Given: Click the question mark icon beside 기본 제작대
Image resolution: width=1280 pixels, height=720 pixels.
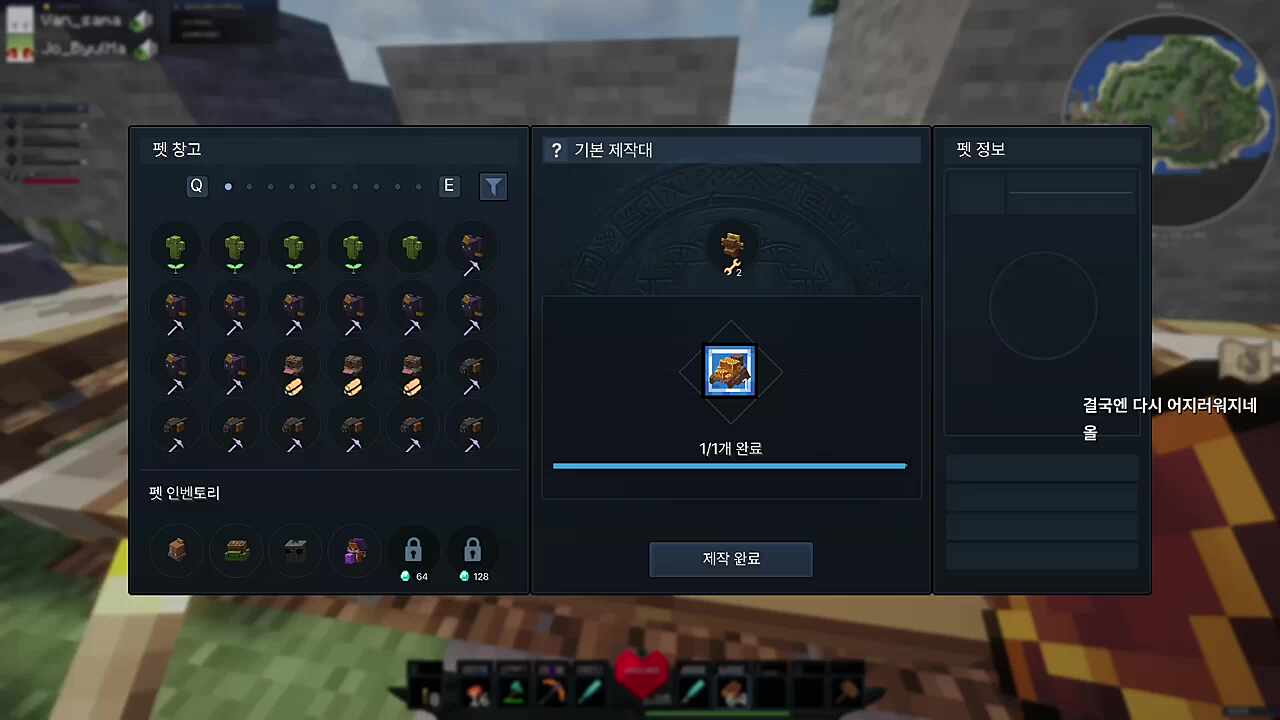Looking at the screenshot, I should coord(557,150).
